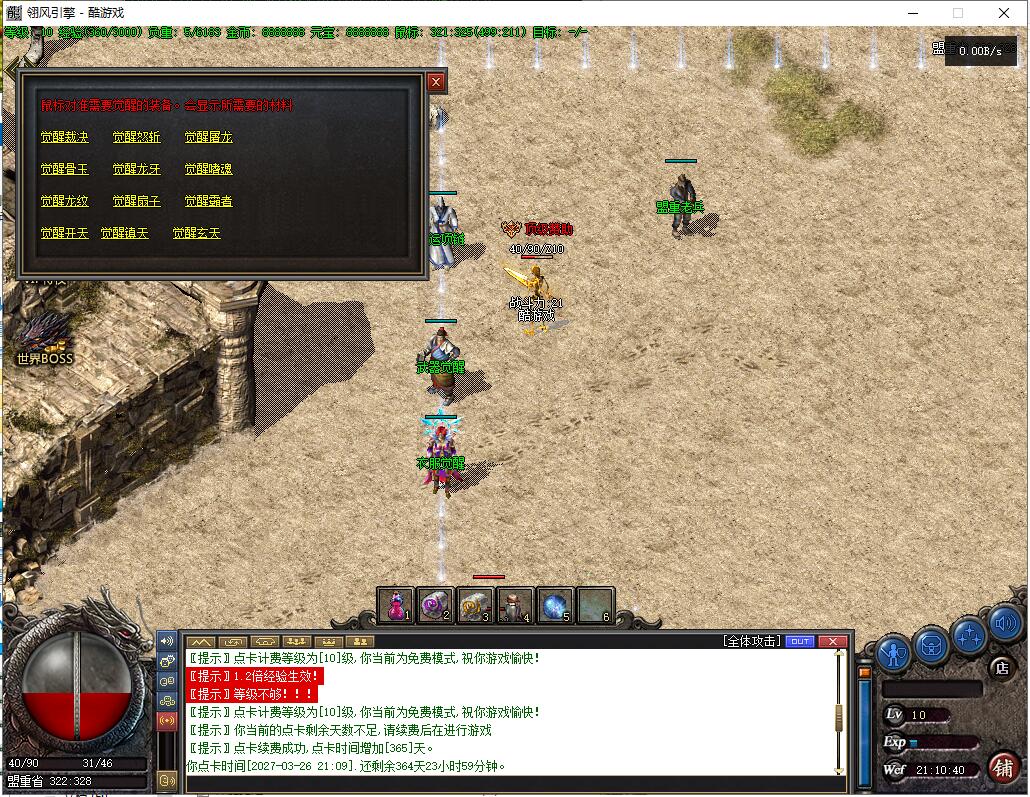Open the bag inventory button
This screenshot has height=797, width=1030.
tap(931, 645)
